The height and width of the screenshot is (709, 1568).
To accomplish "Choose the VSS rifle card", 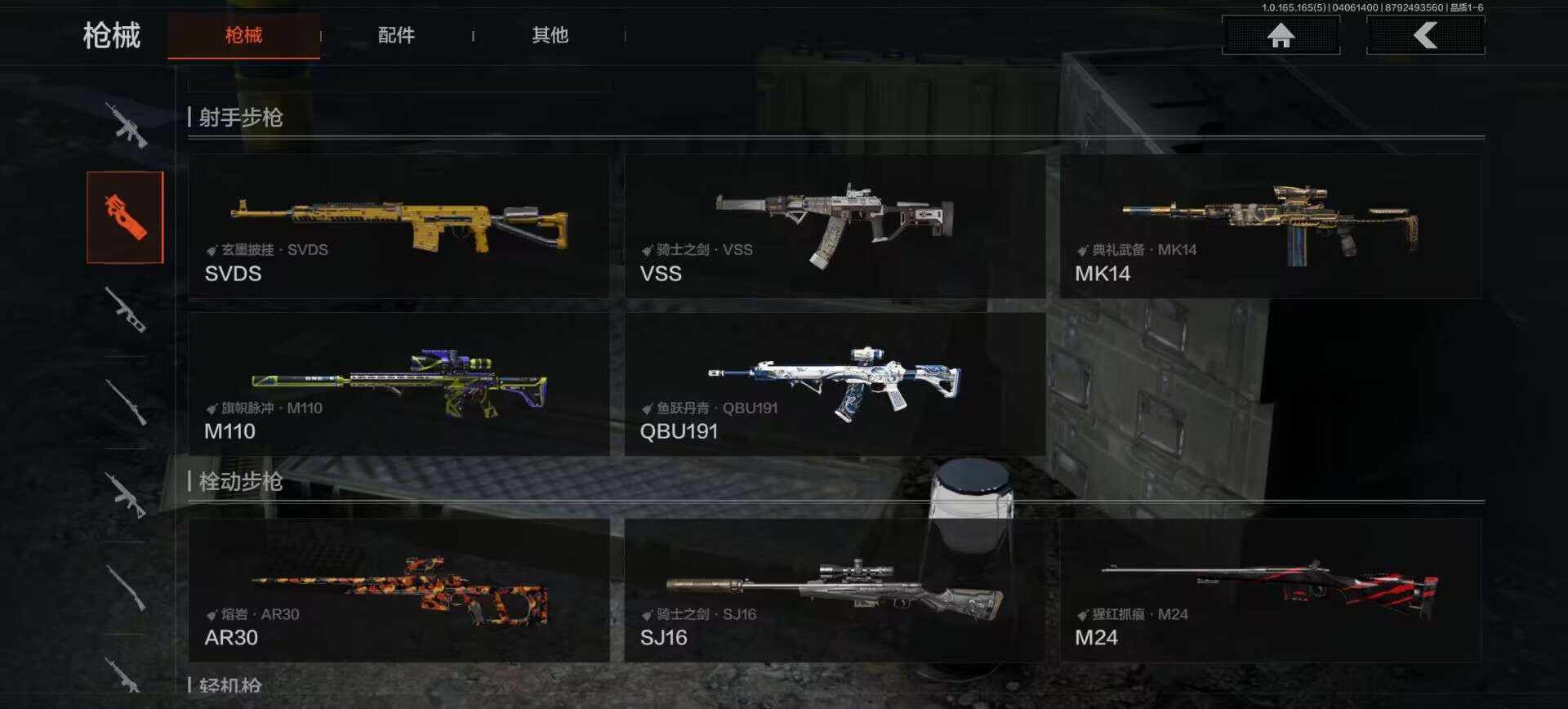I will click(834, 227).
